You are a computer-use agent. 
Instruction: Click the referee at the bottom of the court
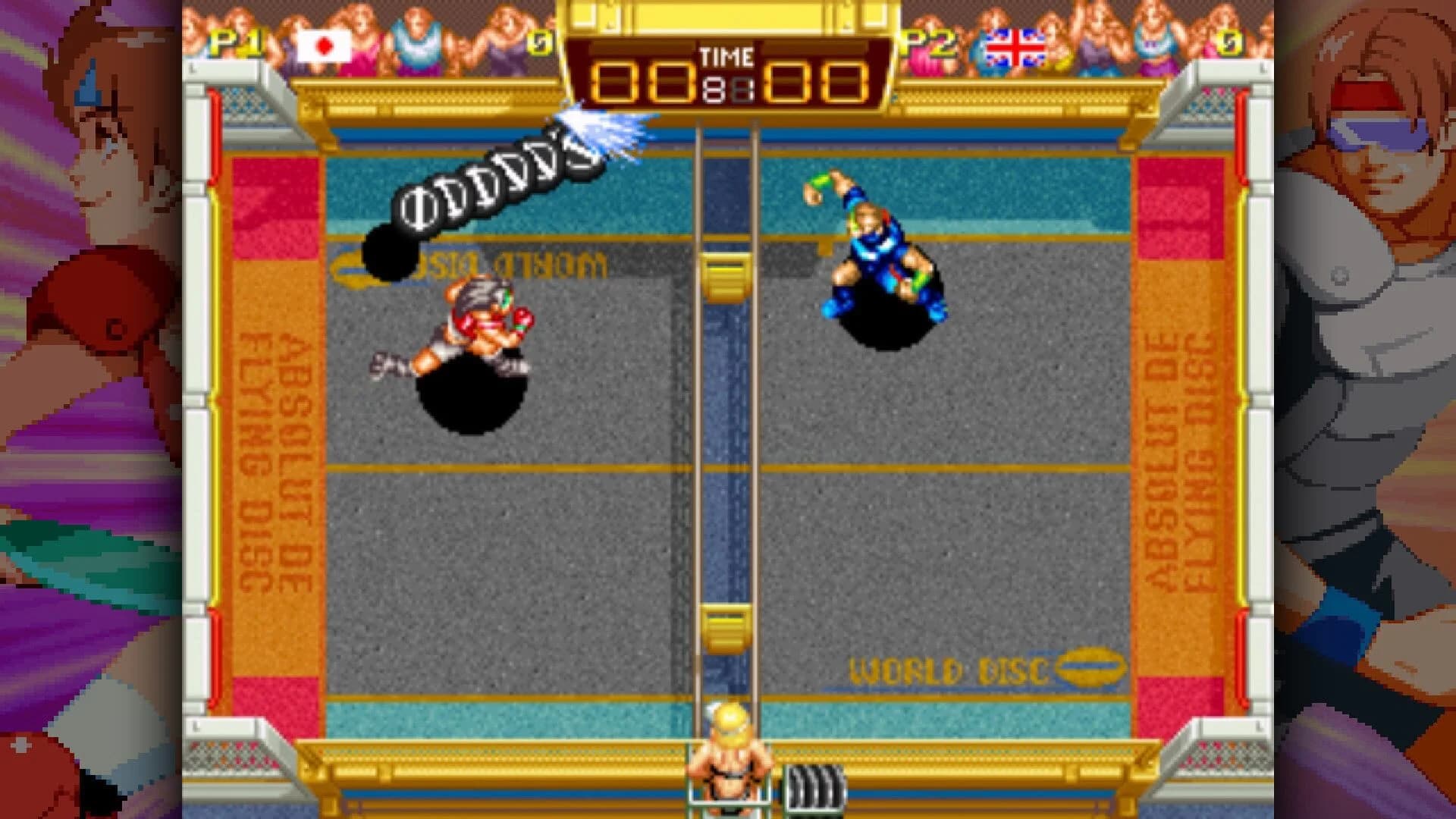[x=728, y=758]
